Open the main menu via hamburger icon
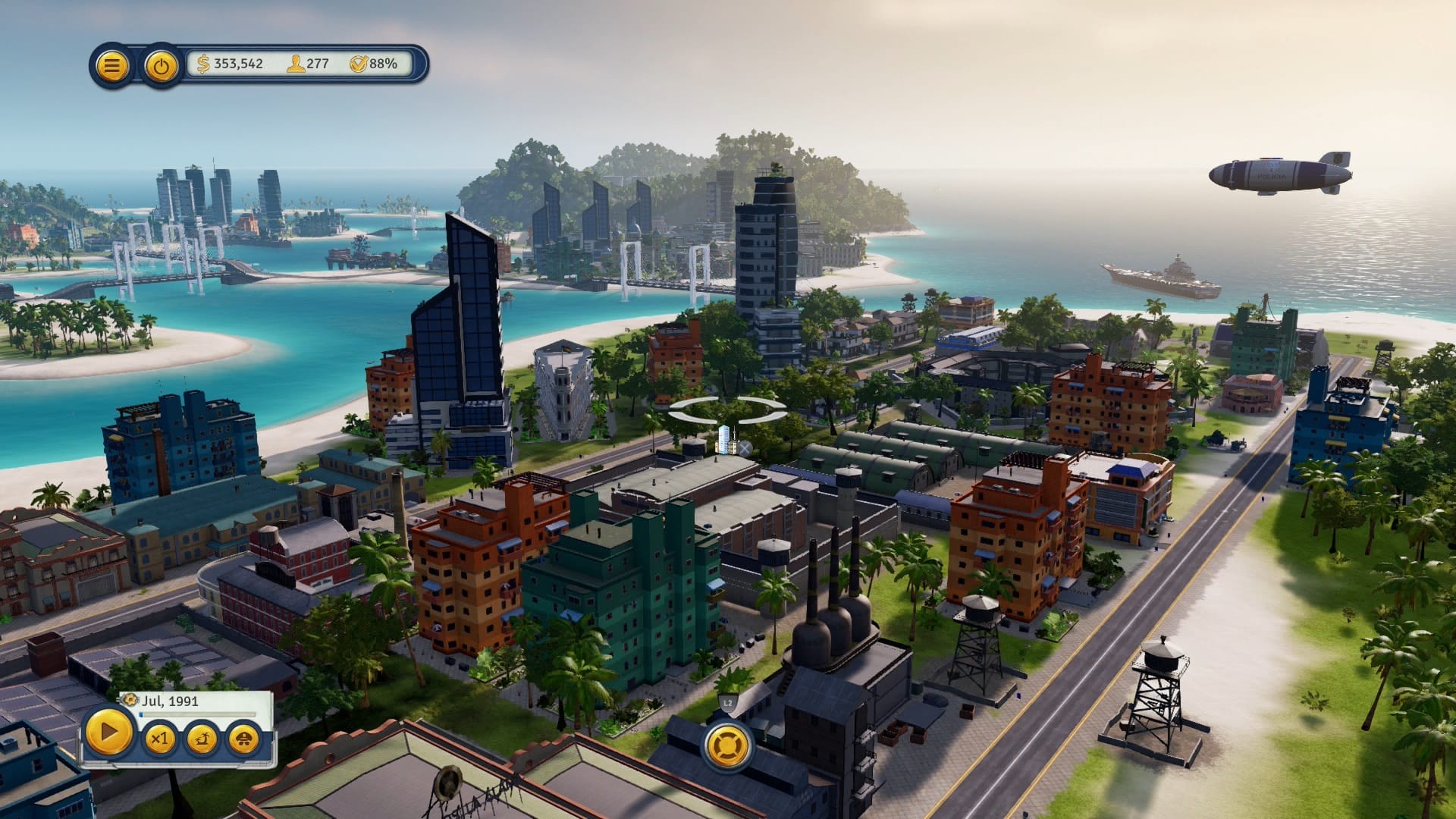The image size is (1456, 819). 112,66
